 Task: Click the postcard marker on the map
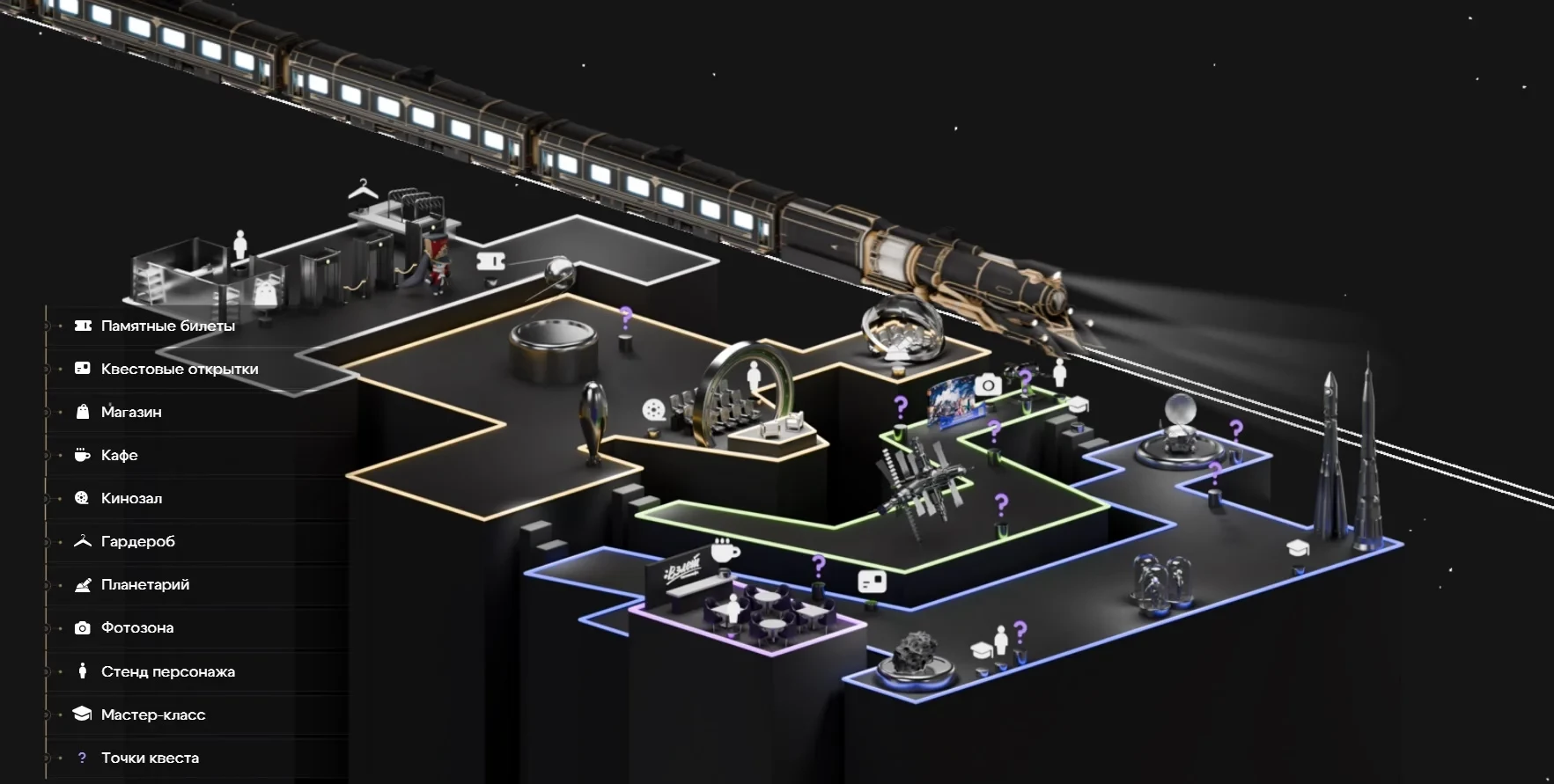[x=872, y=582]
